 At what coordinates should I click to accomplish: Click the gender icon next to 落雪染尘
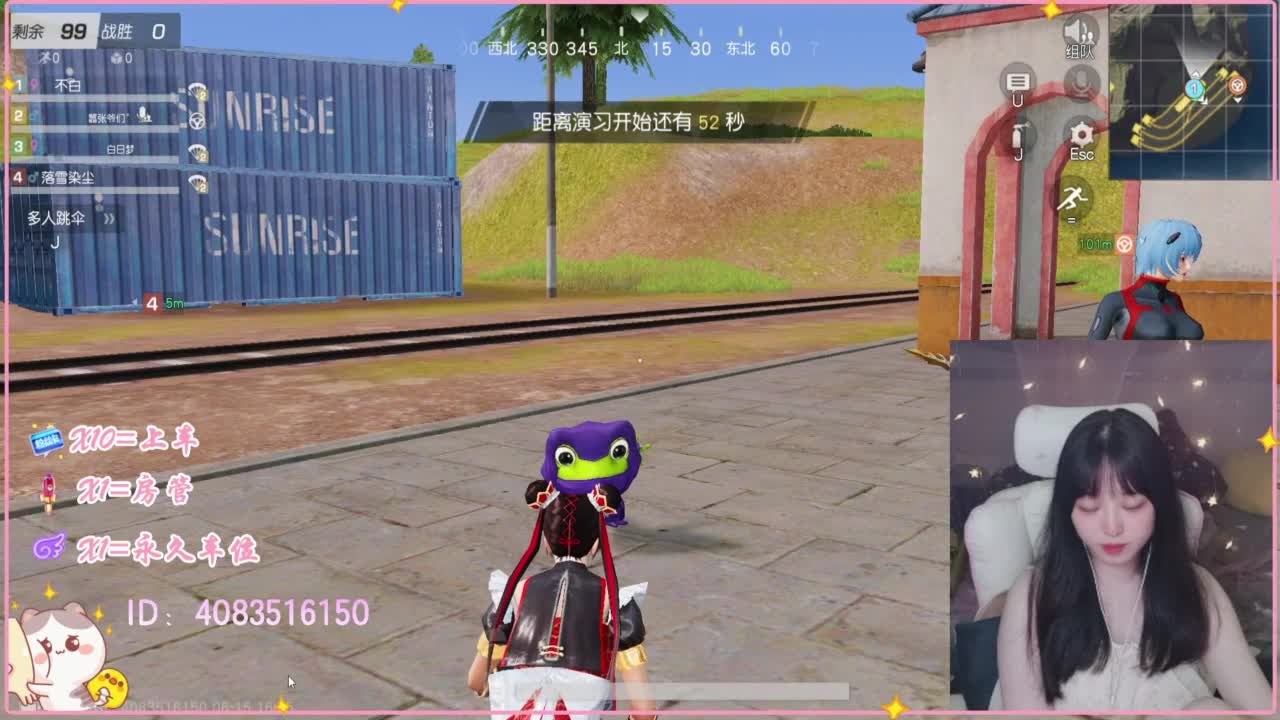coord(34,176)
